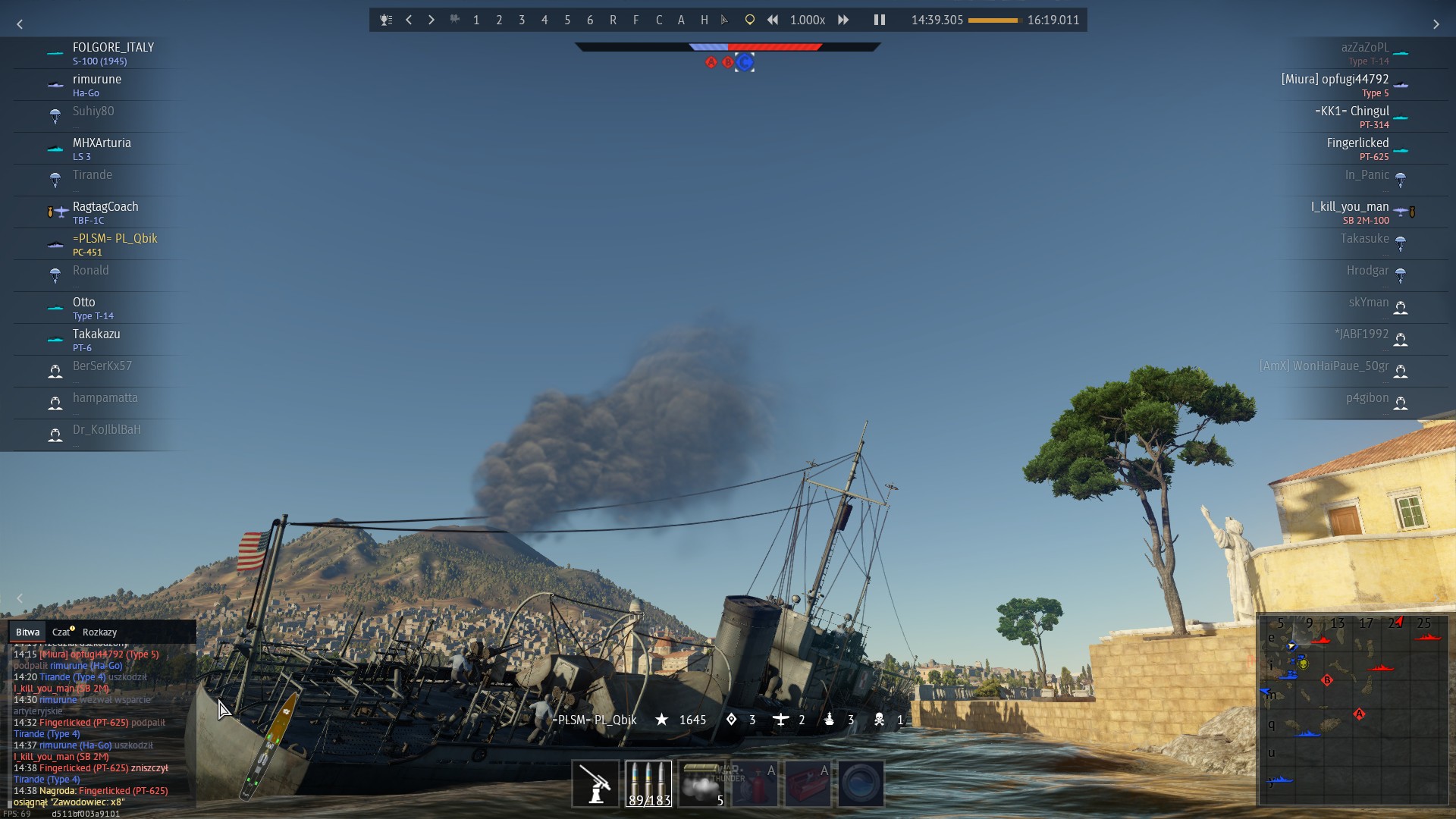Screen dimensions: 1456x819
Task: Pause the replay playback
Action: (x=880, y=20)
